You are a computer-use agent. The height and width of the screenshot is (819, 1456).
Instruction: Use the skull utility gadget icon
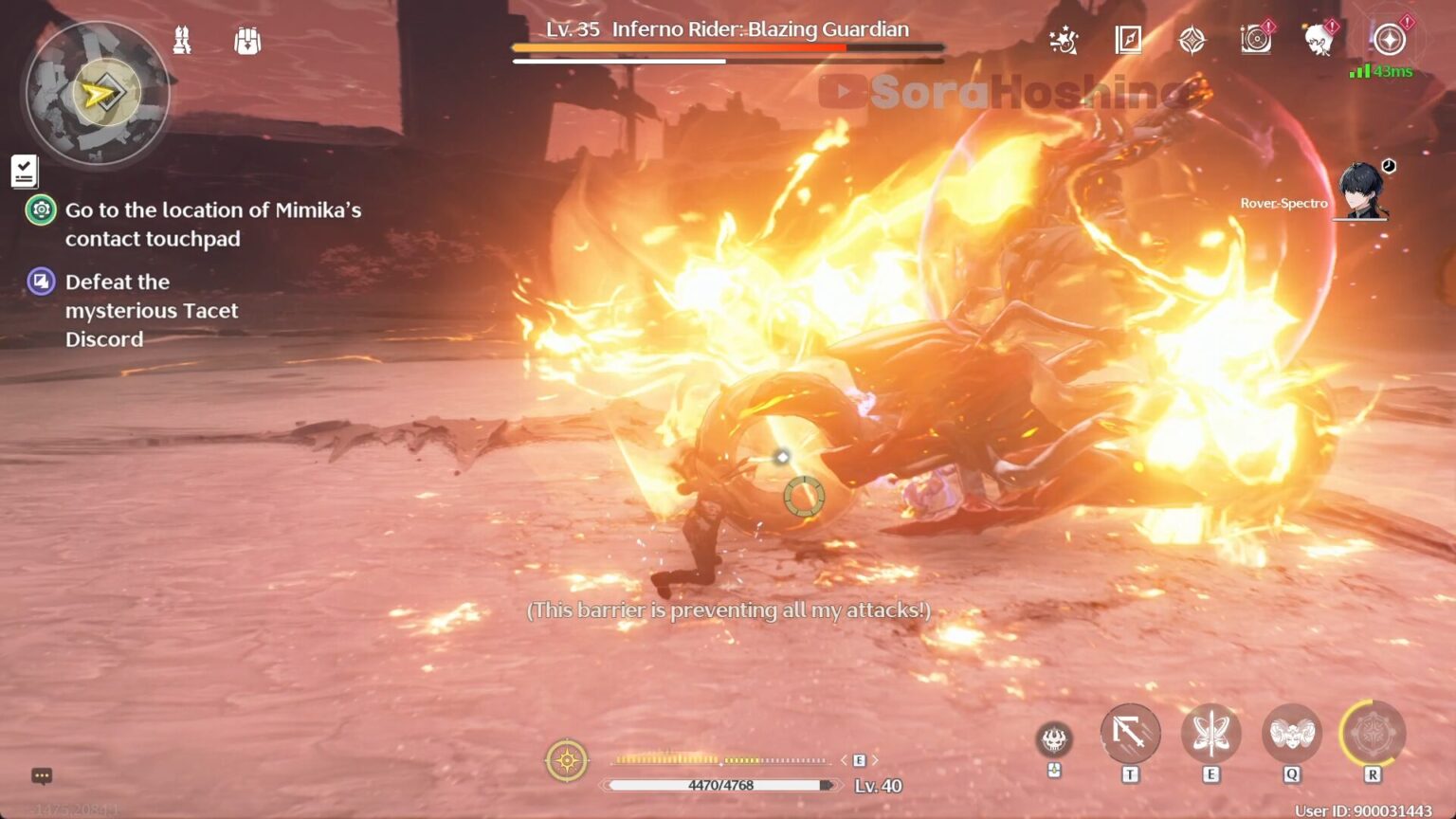pos(1054,739)
